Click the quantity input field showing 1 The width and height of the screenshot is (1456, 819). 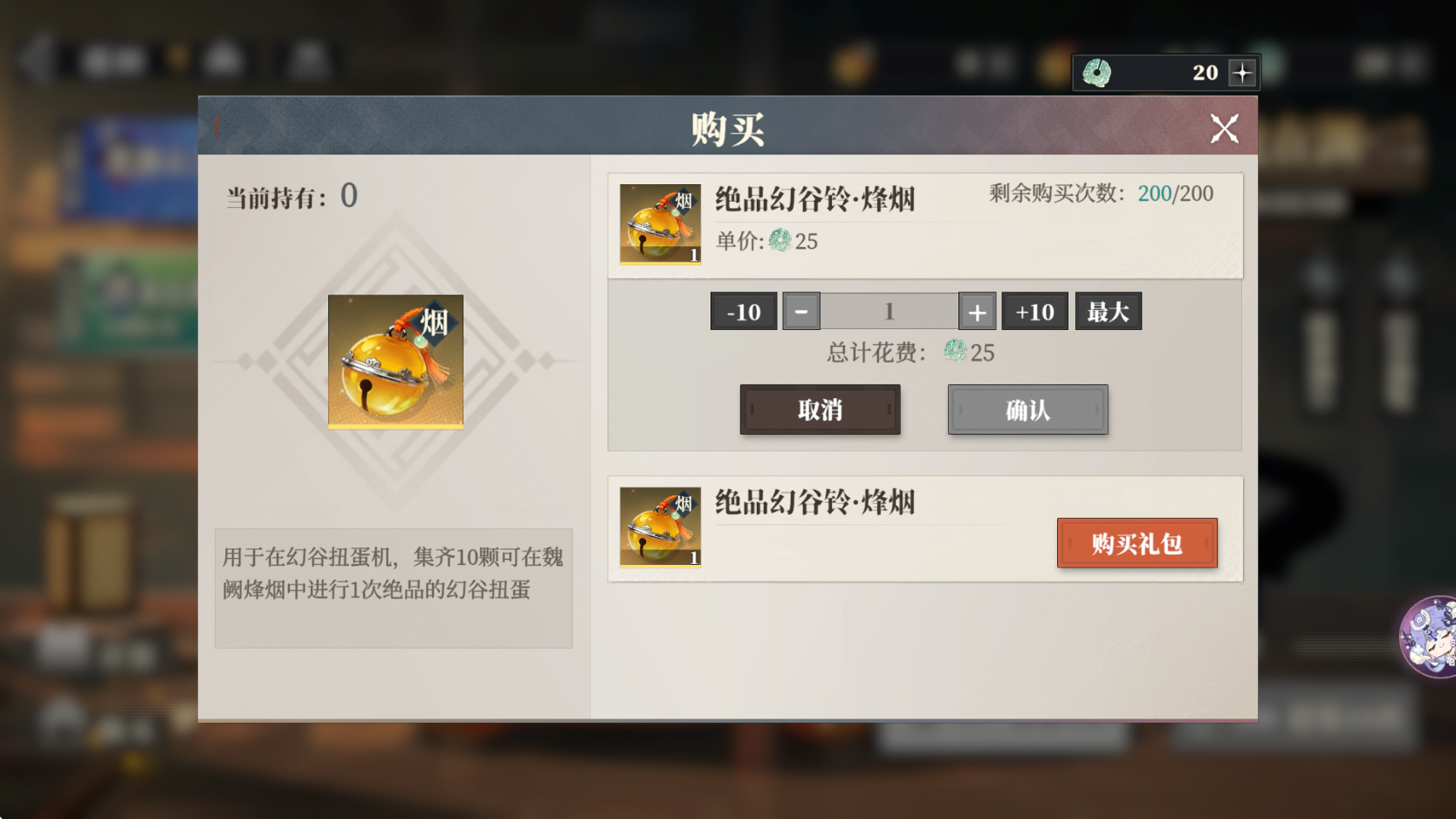[x=889, y=311]
